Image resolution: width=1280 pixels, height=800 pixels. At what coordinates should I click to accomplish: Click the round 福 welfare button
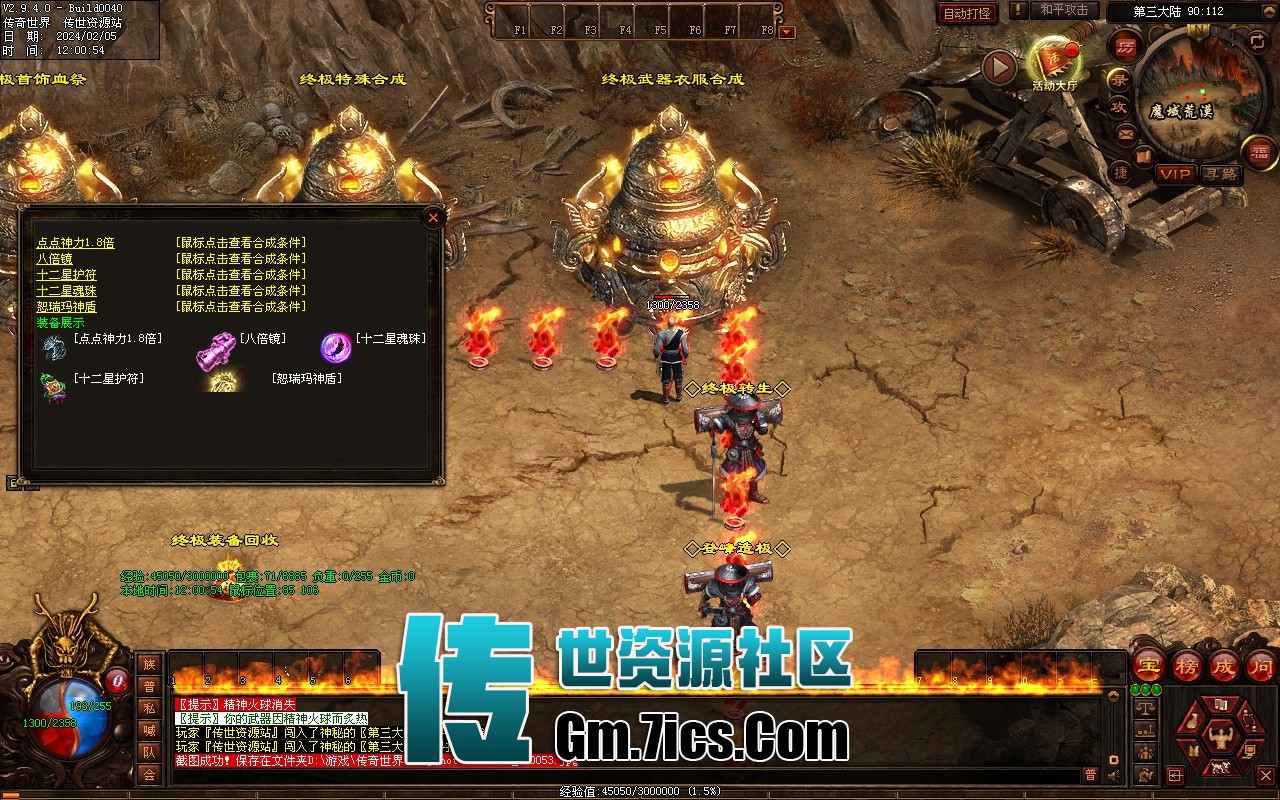(1259, 152)
